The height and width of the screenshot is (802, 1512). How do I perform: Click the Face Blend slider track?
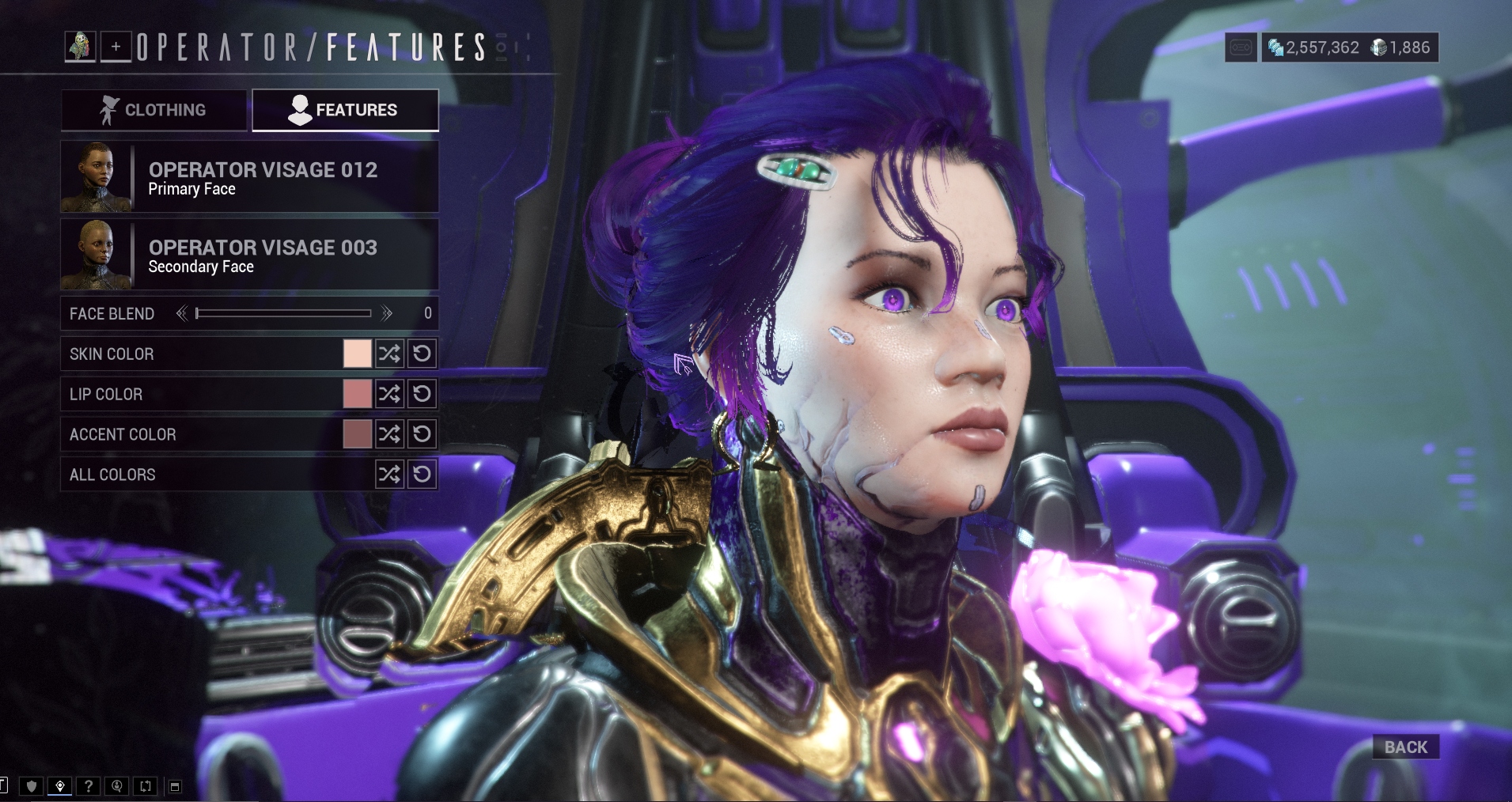[x=283, y=314]
